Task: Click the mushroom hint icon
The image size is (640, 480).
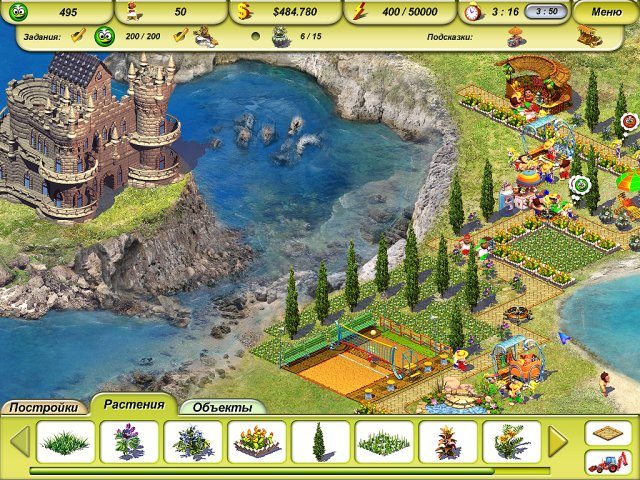Action: pyautogui.click(x=517, y=37)
